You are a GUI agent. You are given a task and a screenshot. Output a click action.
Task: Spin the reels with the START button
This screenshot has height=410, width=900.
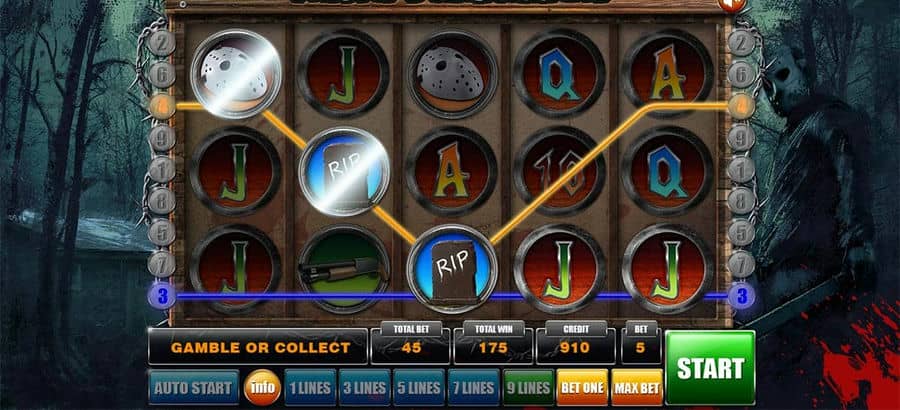pos(709,367)
